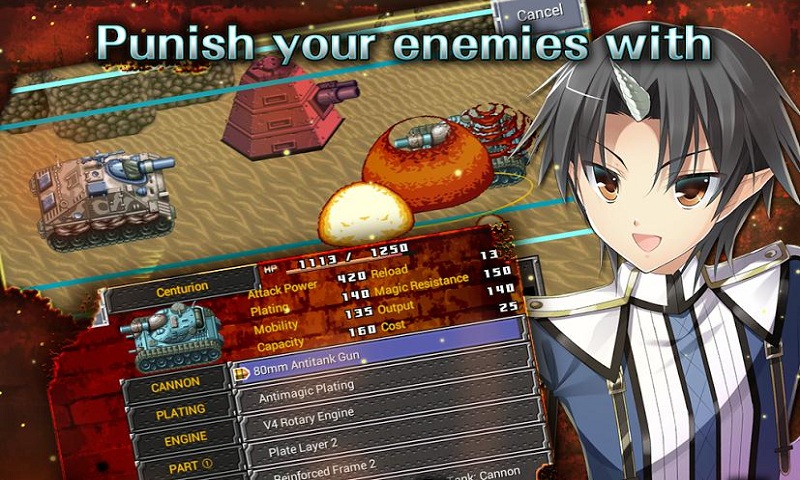Image resolution: width=800 pixels, height=480 pixels.
Task: Open the PLATING equipment category
Action: pyautogui.click(x=180, y=410)
